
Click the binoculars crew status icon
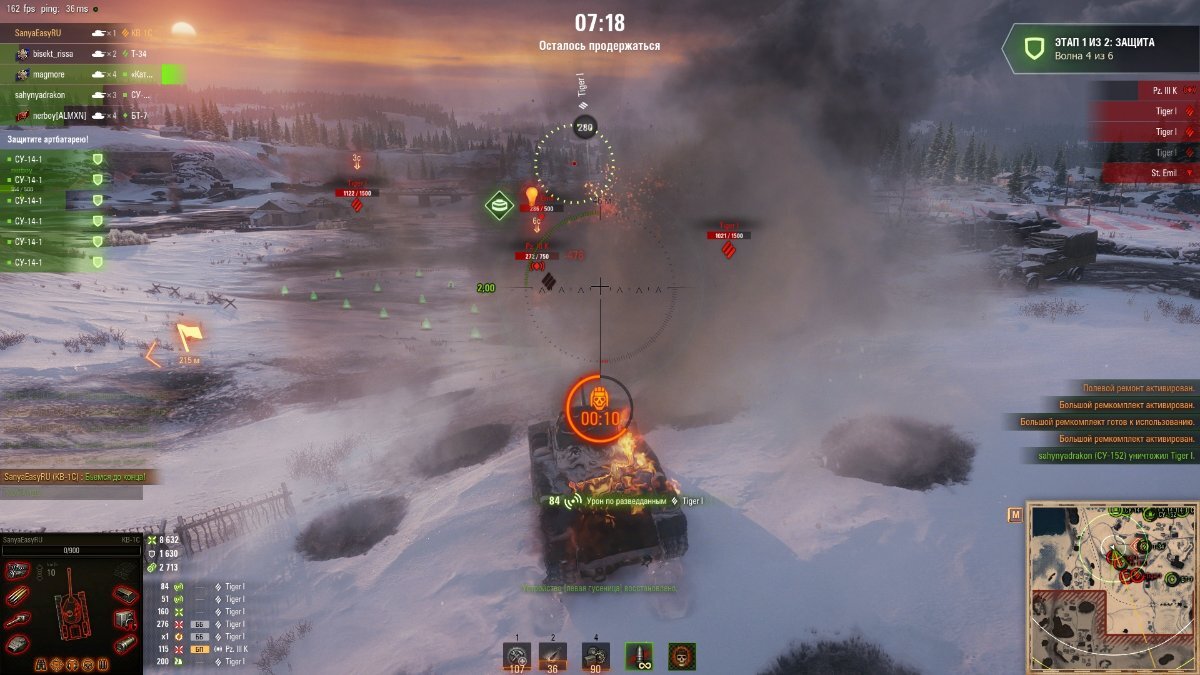[x=40, y=664]
